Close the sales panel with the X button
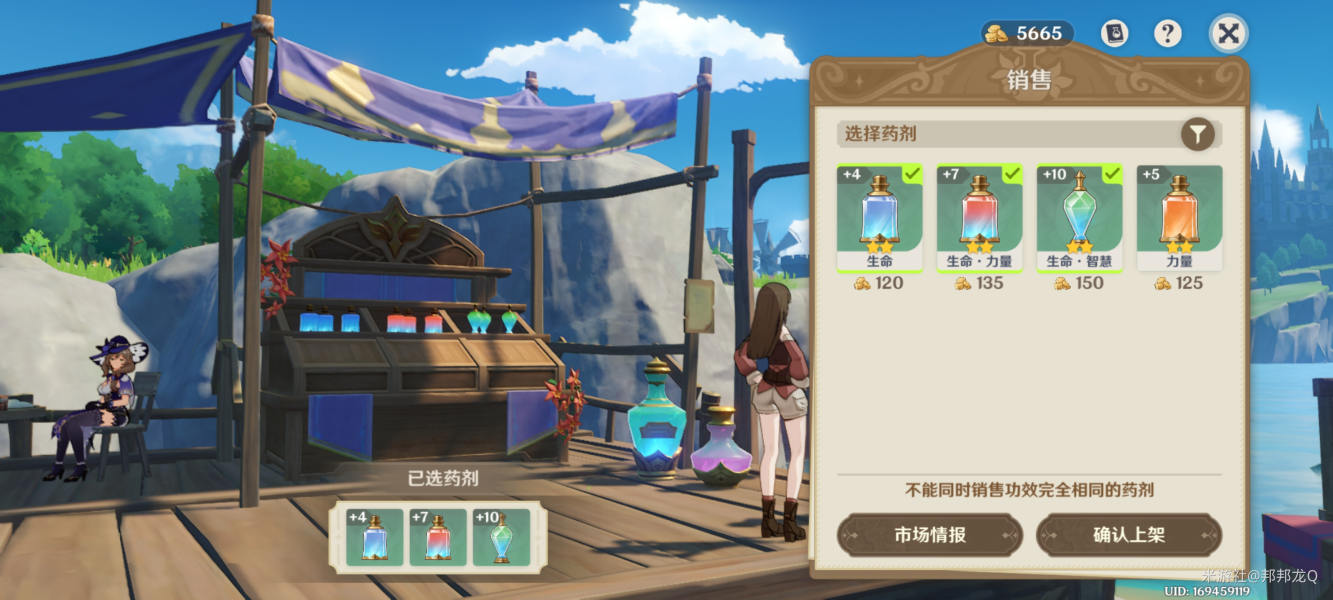The width and height of the screenshot is (1333, 600). pyautogui.click(x=1228, y=34)
